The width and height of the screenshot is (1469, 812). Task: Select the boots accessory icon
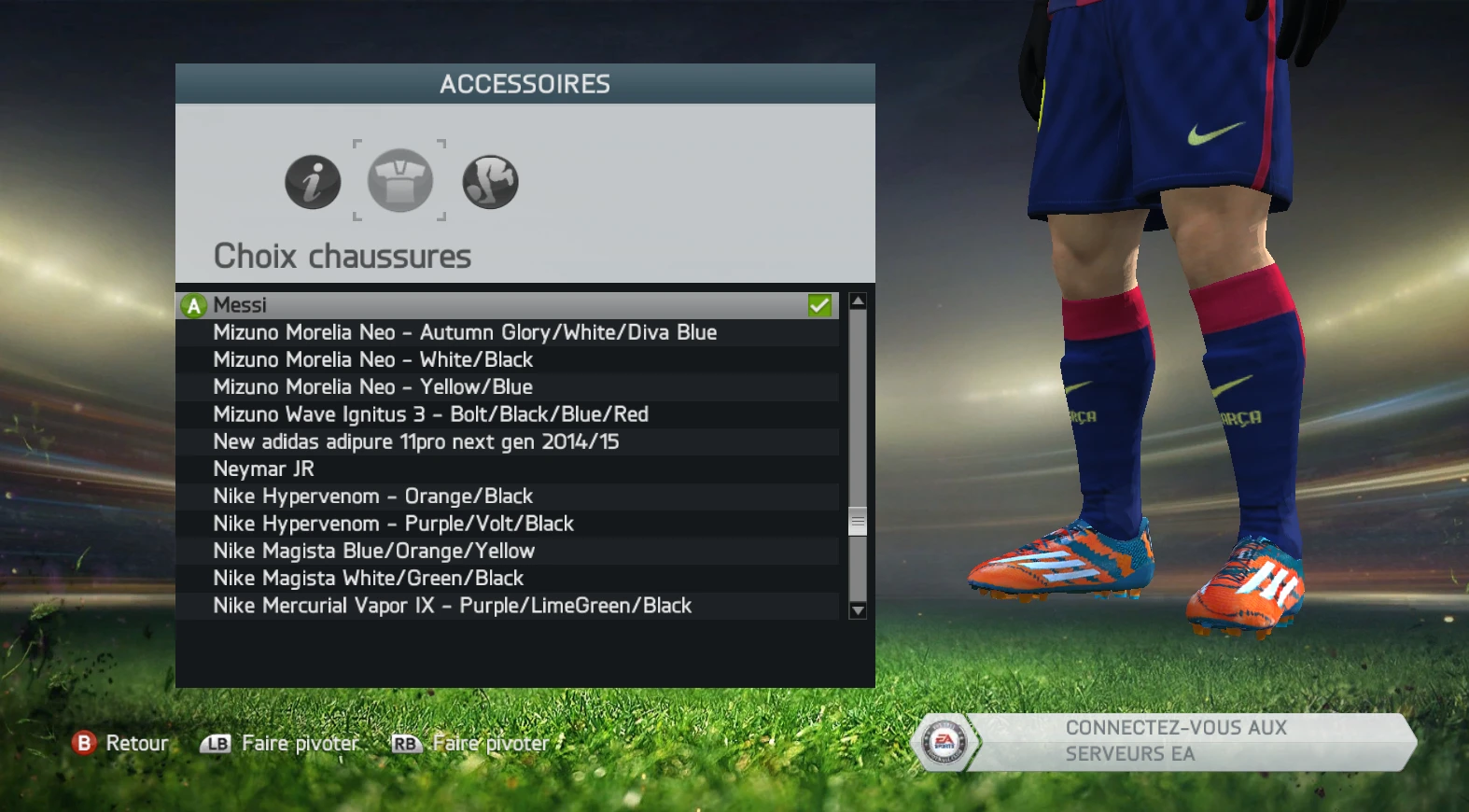(489, 181)
